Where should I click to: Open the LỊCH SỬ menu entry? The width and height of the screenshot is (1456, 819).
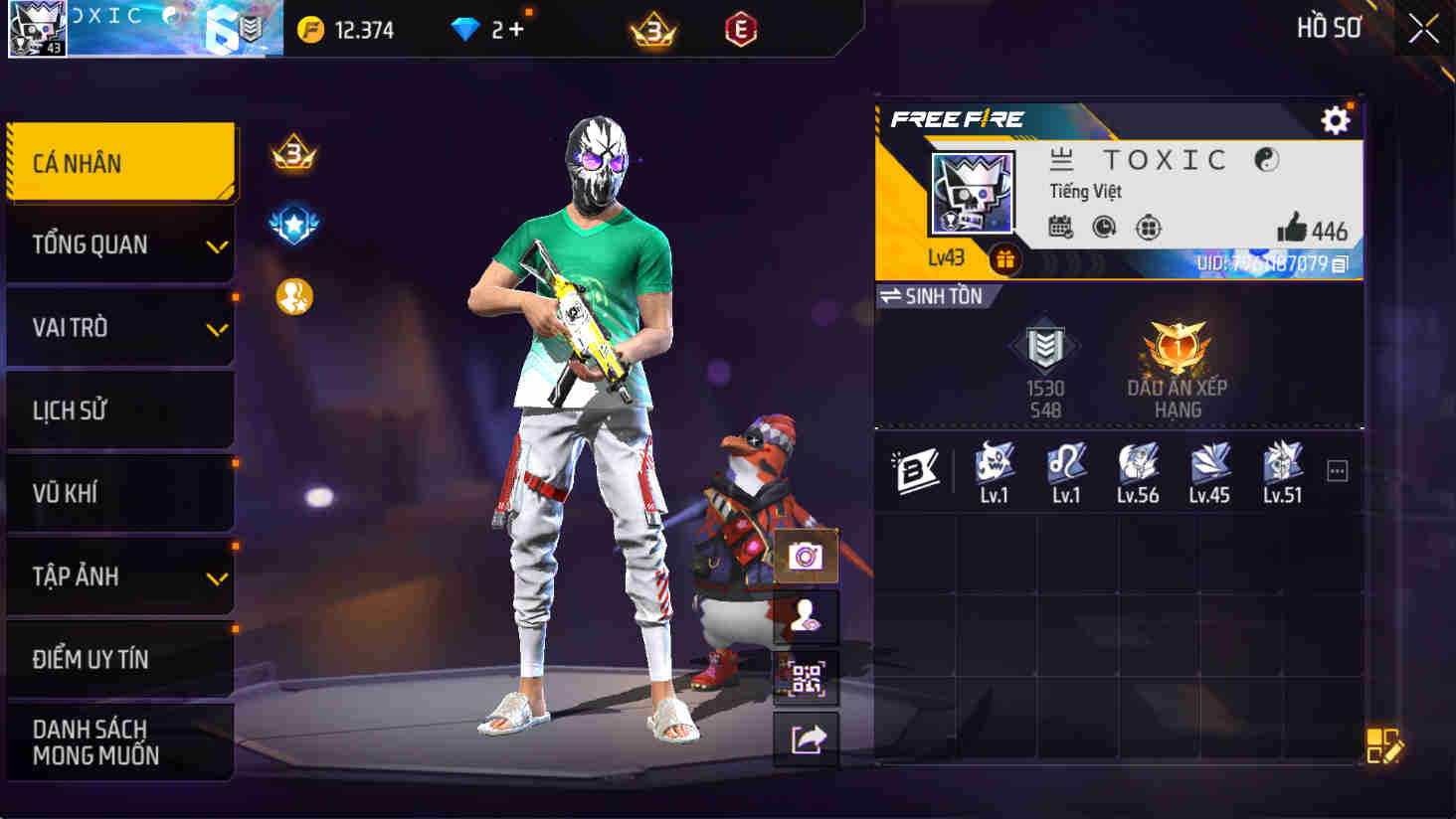point(119,409)
